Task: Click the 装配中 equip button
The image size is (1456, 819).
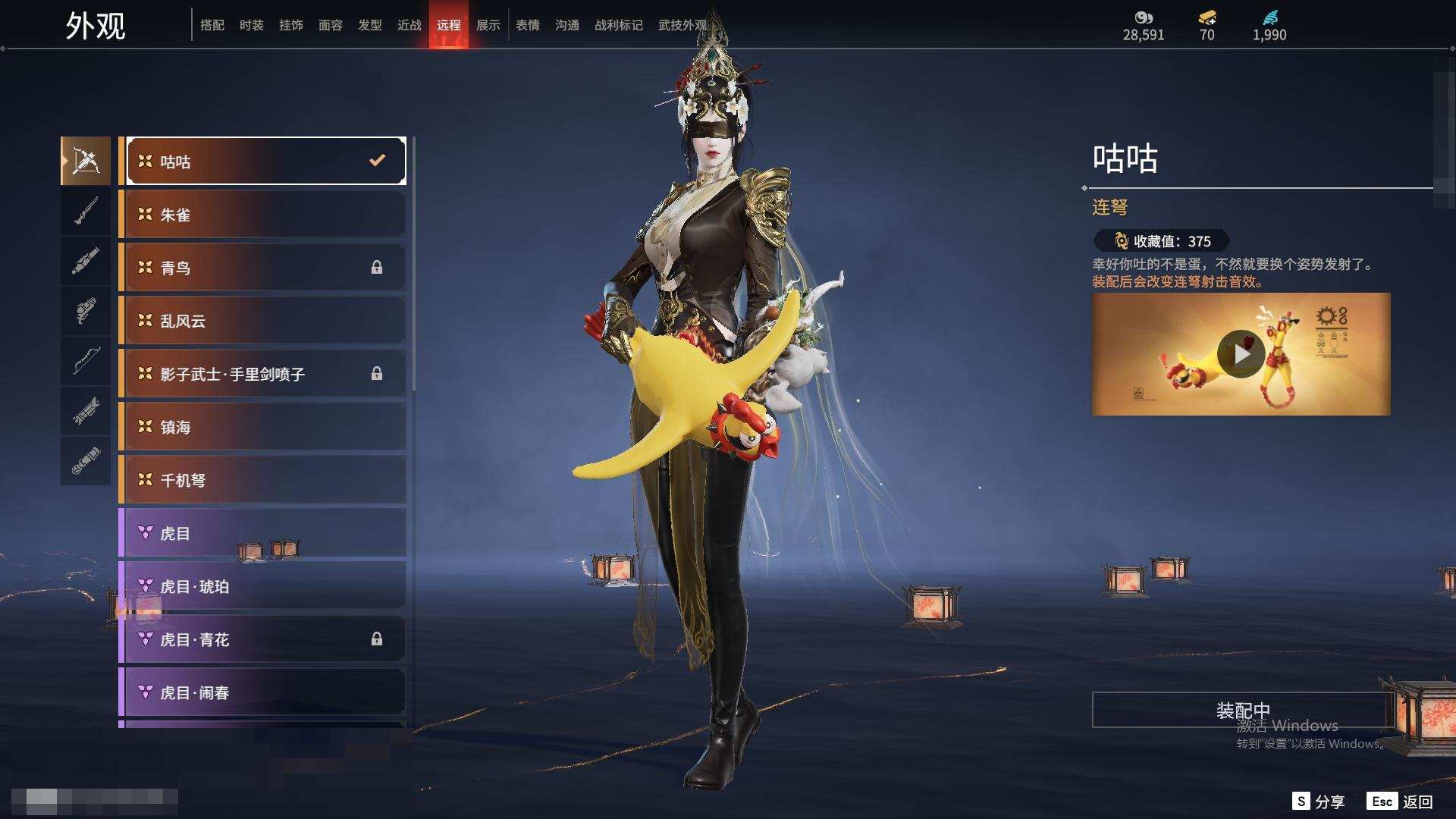Action: tap(1242, 710)
